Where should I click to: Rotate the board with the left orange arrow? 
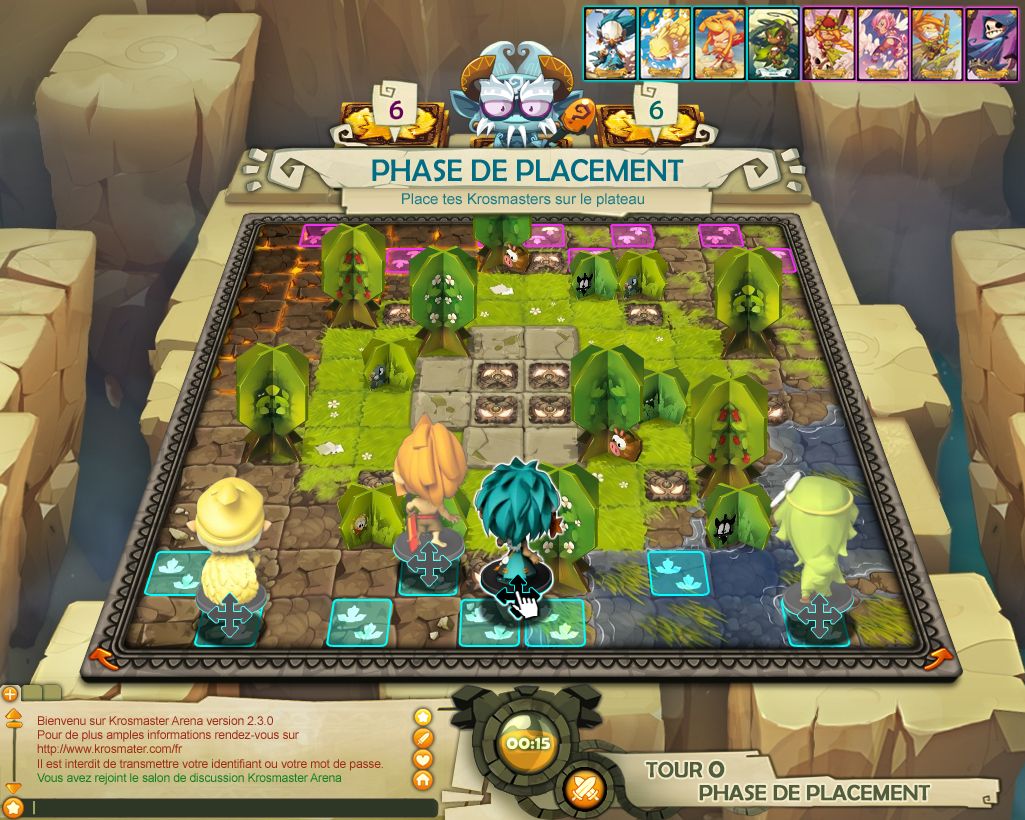coord(99,656)
